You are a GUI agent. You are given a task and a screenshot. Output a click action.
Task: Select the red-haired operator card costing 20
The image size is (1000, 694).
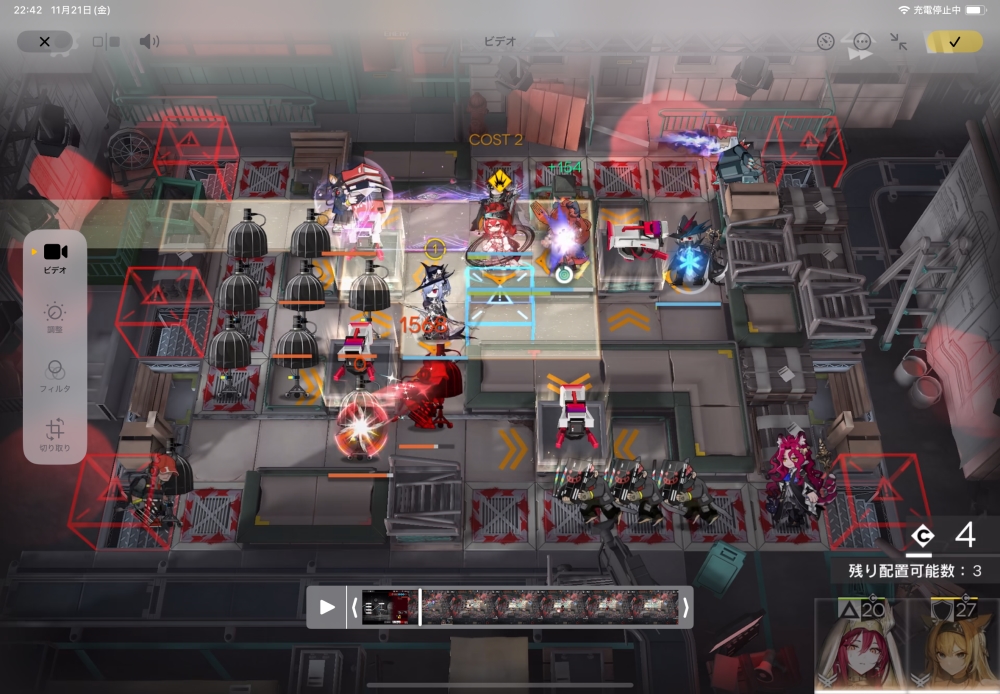[x=860, y=648]
